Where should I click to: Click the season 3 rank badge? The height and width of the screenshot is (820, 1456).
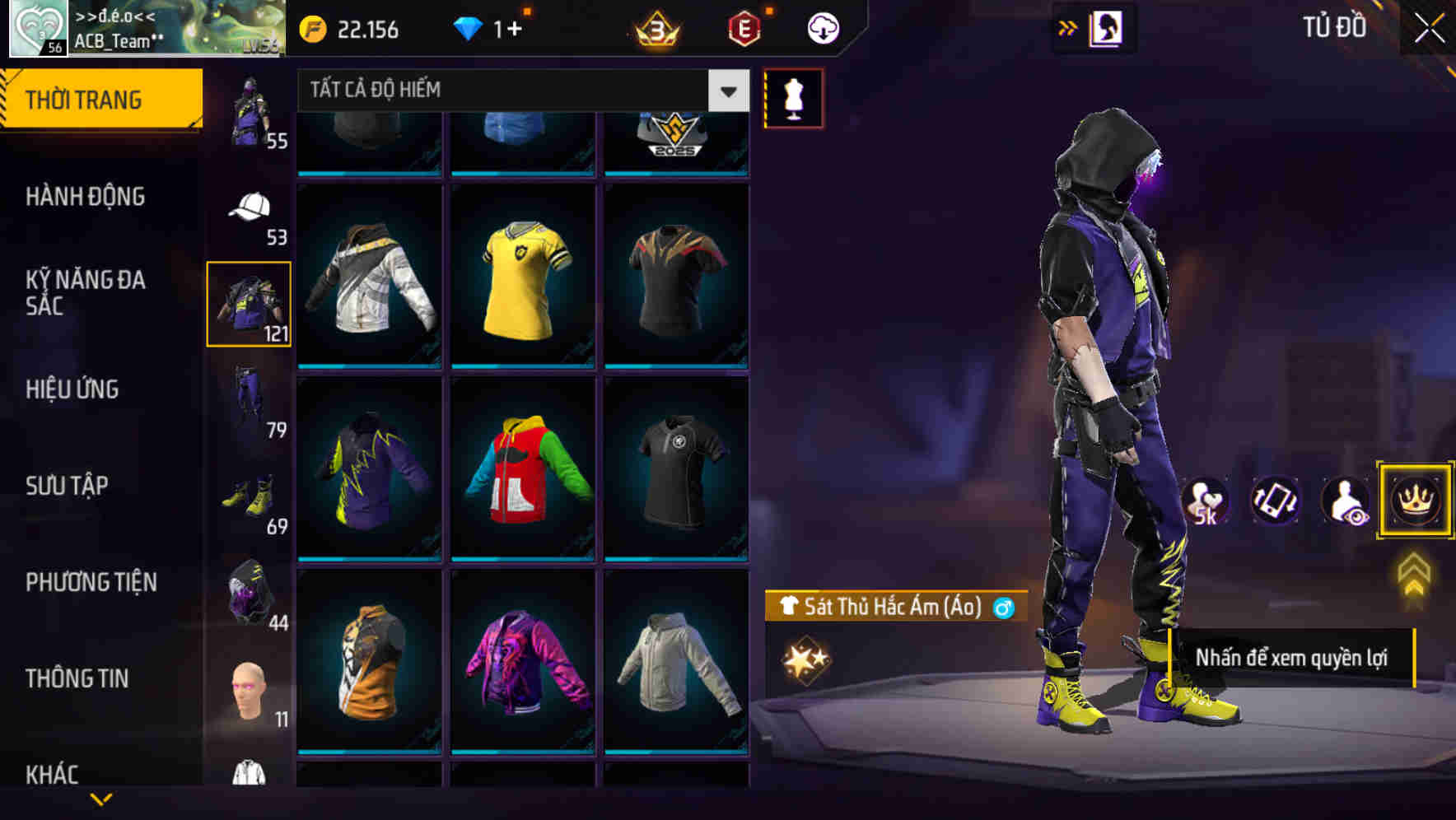(654, 27)
